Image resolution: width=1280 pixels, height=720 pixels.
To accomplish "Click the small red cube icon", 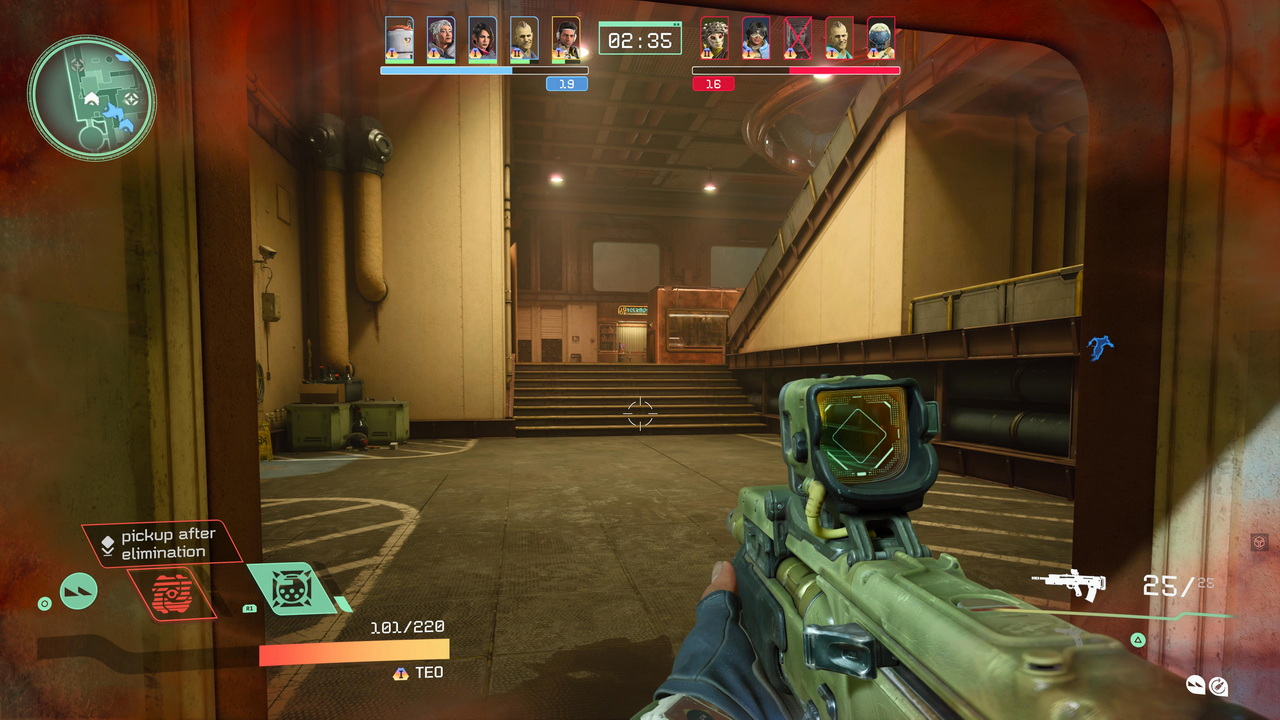I will (1259, 542).
